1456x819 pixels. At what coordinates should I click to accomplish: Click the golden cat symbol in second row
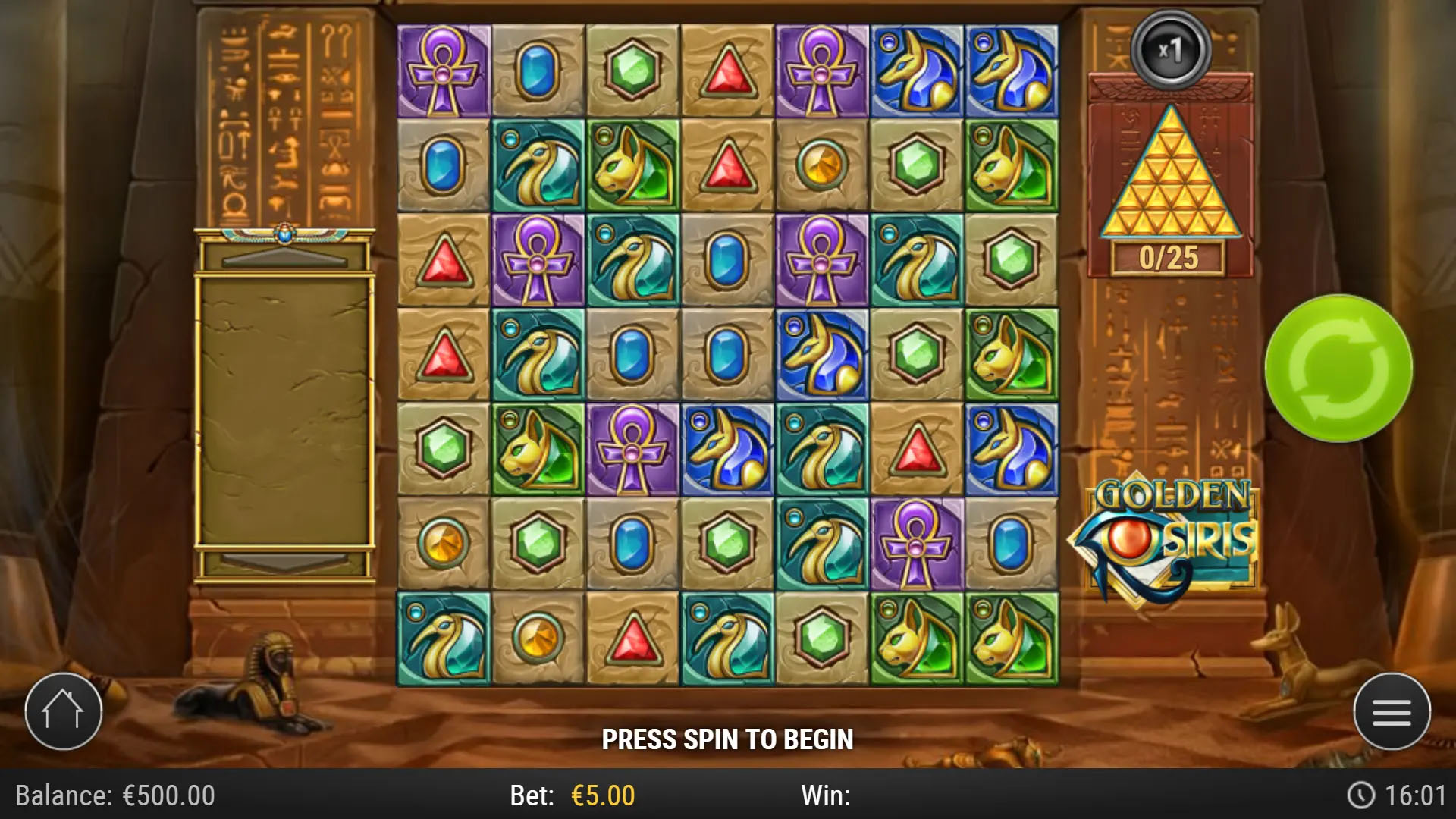(633, 163)
